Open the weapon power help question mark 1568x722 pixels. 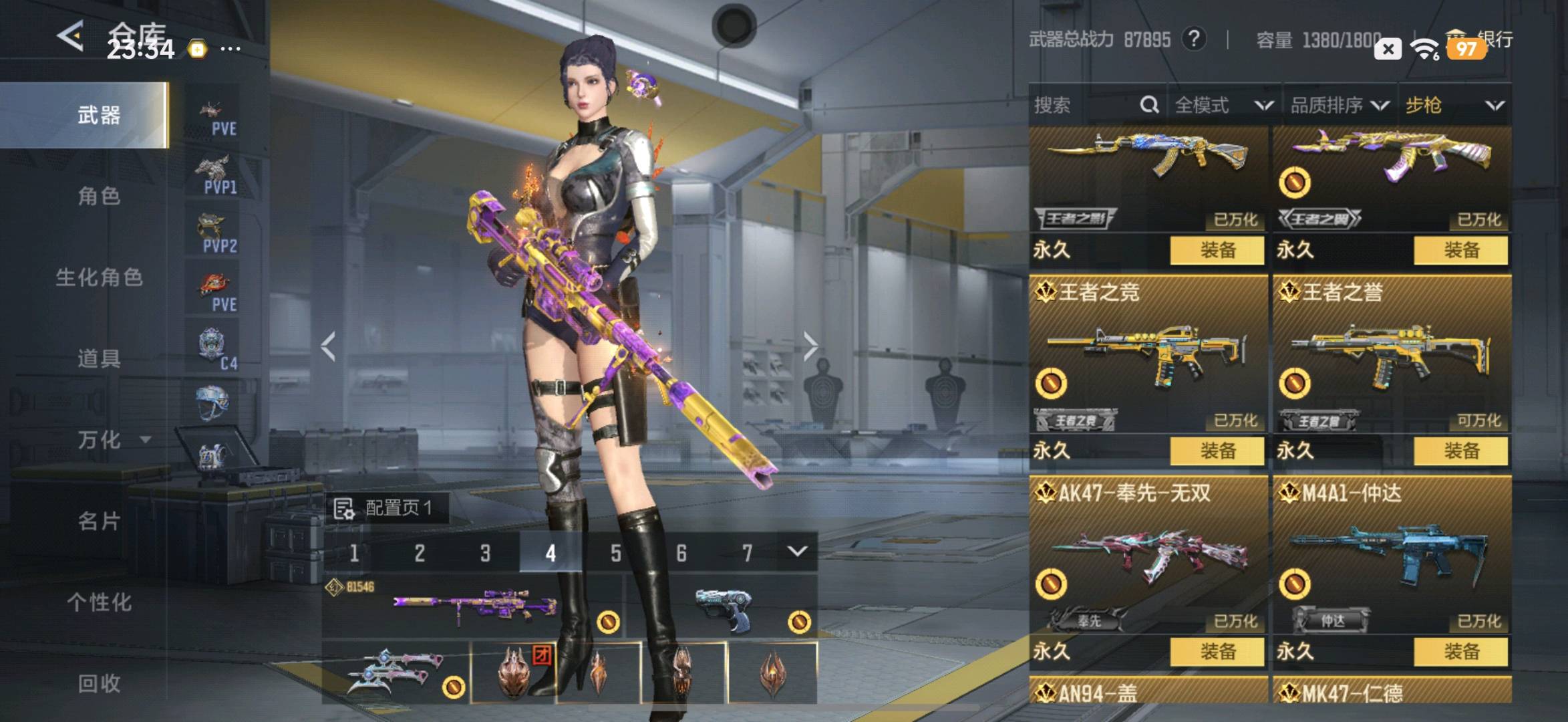pos(1193,39)
